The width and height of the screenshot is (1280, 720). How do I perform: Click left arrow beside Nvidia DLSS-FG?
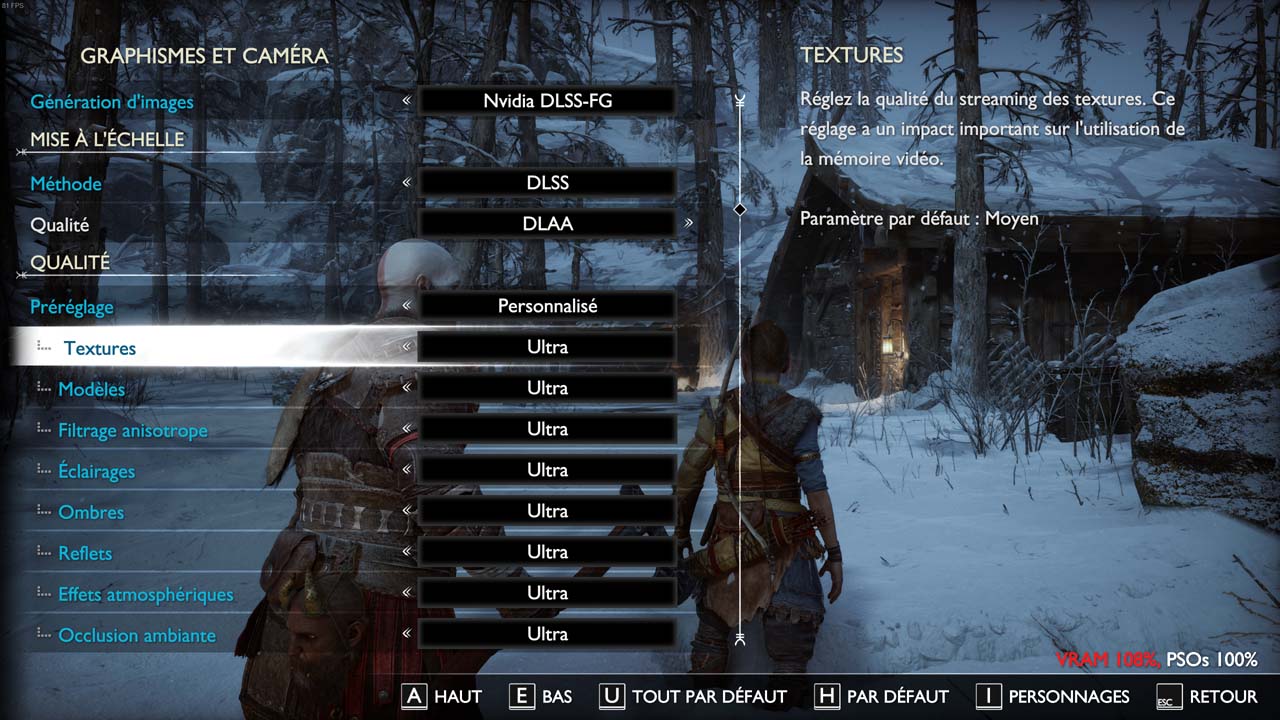click(406, 101)
